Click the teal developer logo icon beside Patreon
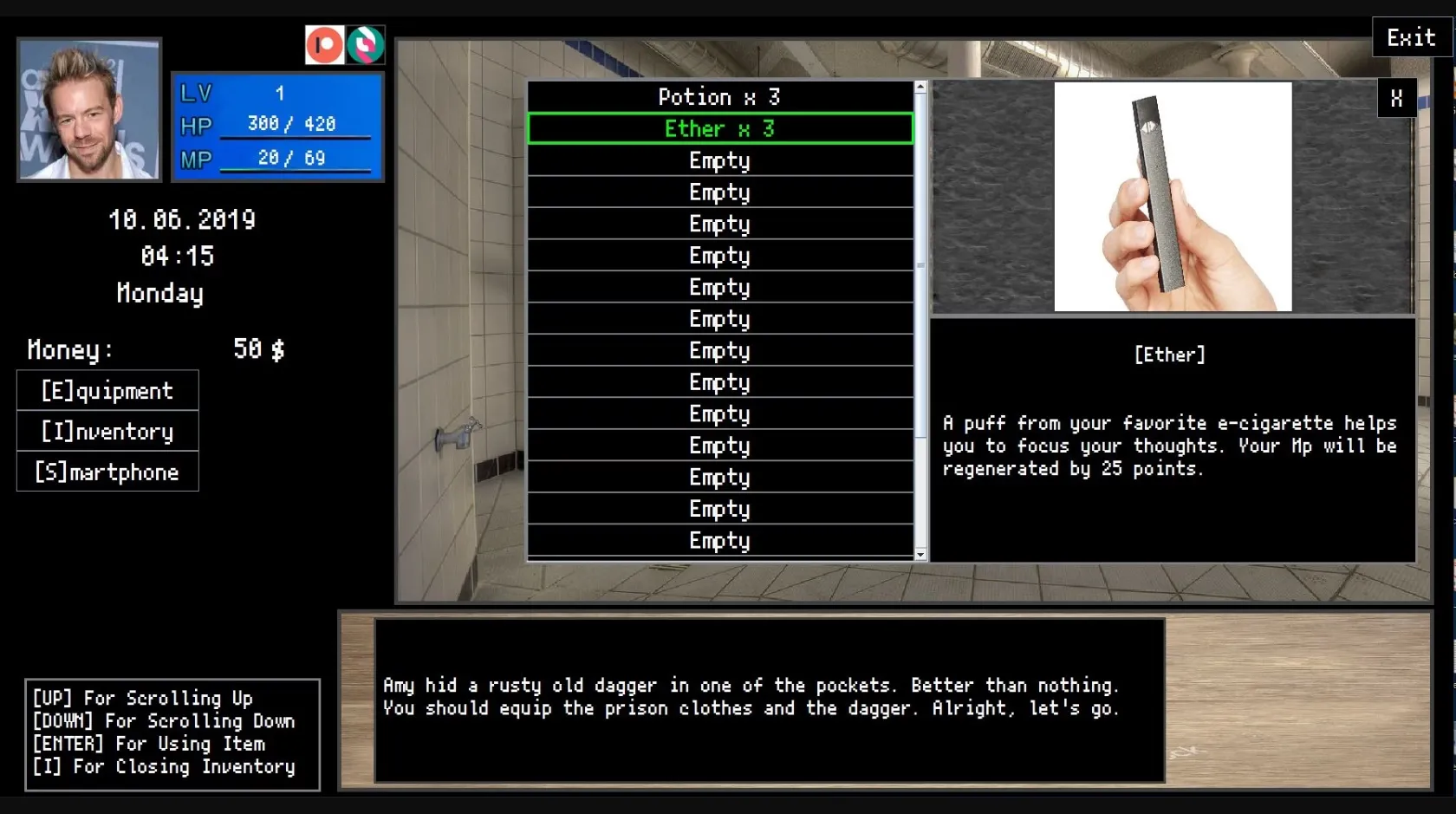1456x814 pixels. (x=366, y=44)
